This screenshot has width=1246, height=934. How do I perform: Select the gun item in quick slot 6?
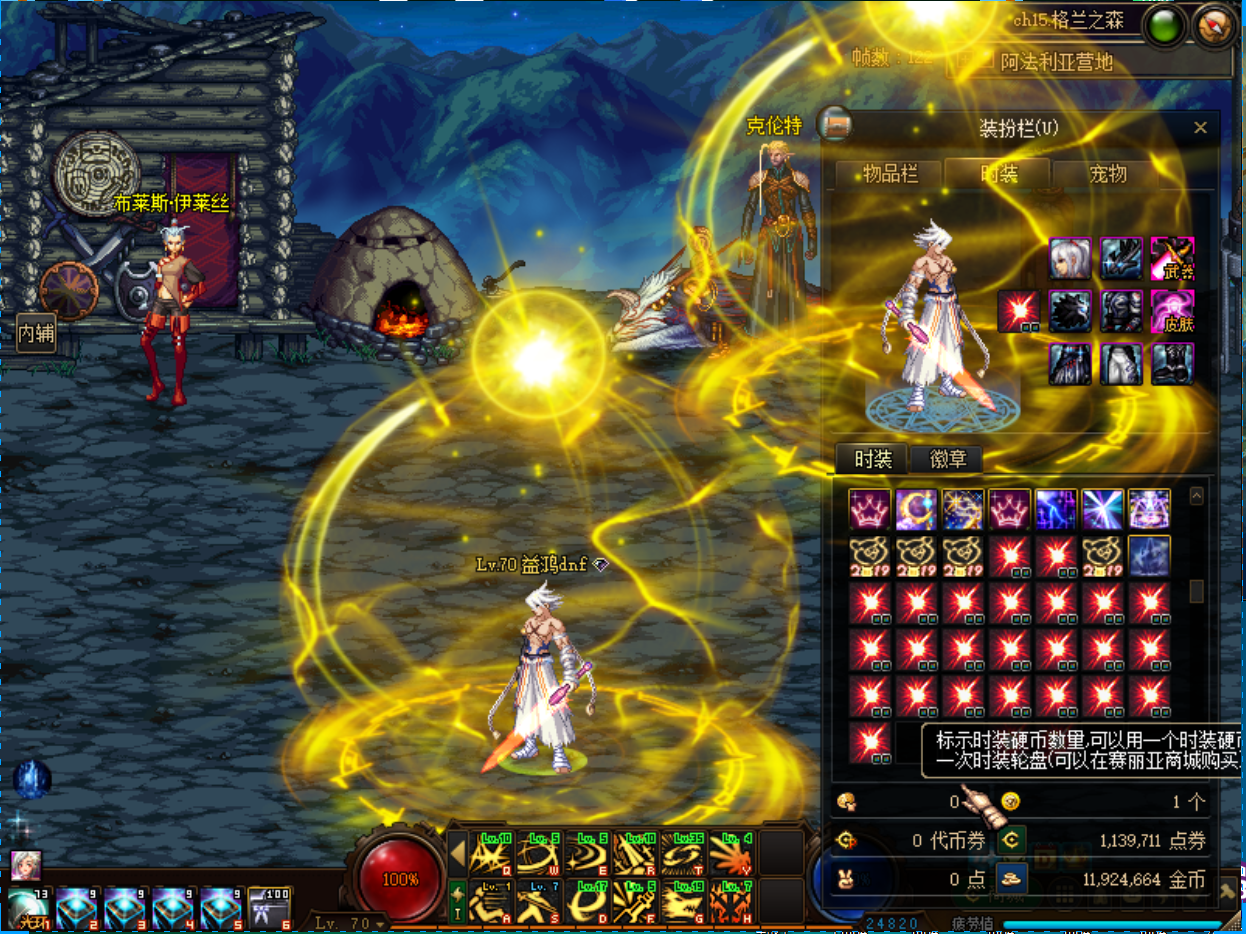[x=269, y=908]
